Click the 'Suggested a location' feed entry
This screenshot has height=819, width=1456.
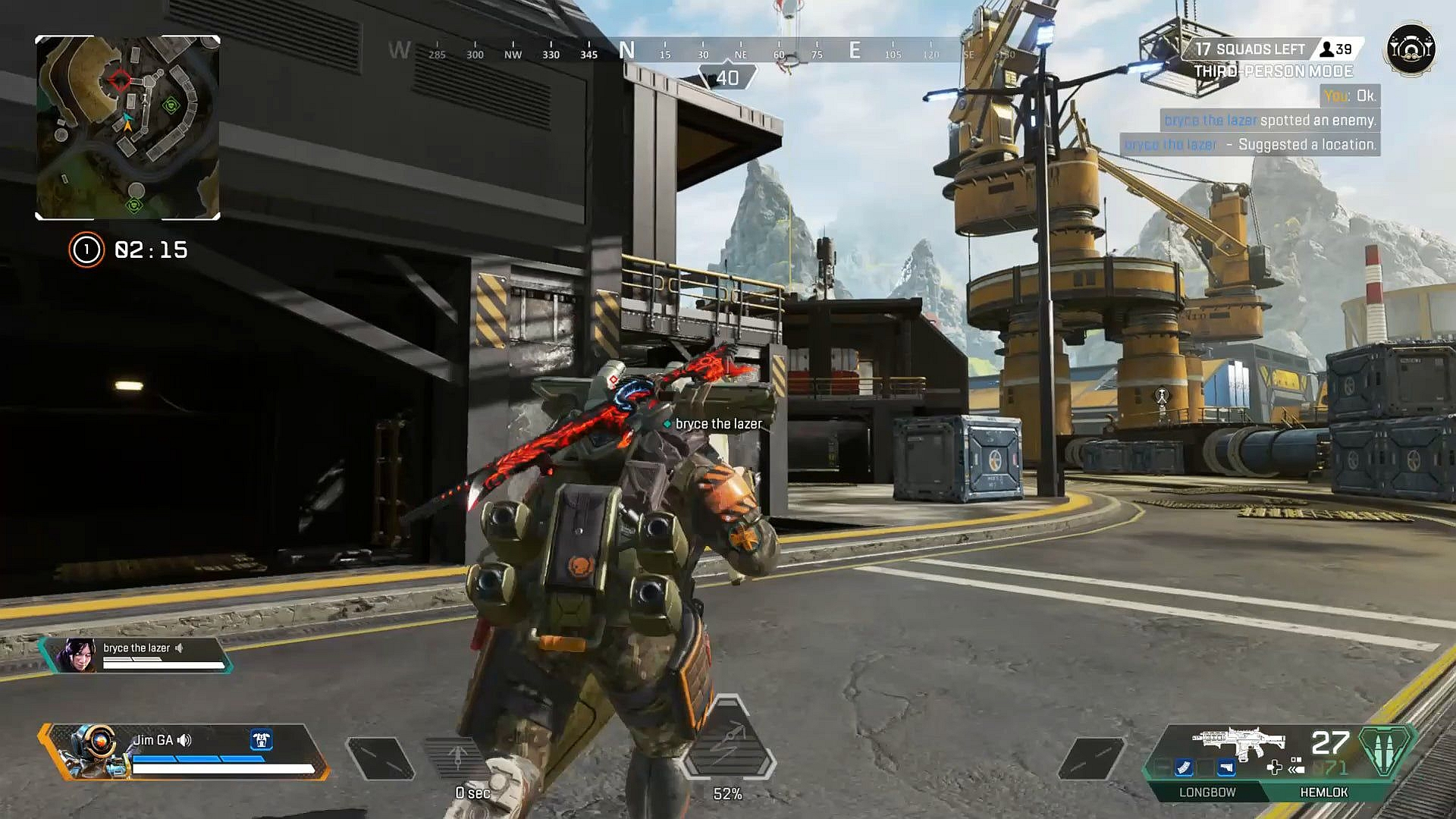pyautogui.click(x=1251, y=145)
